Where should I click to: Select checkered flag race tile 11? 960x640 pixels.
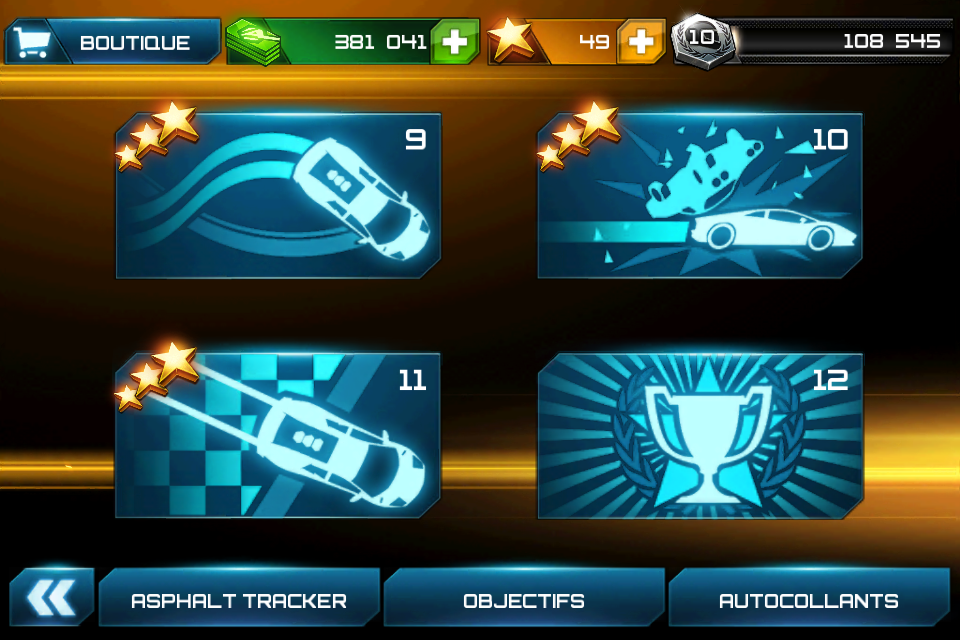point(278,435)
